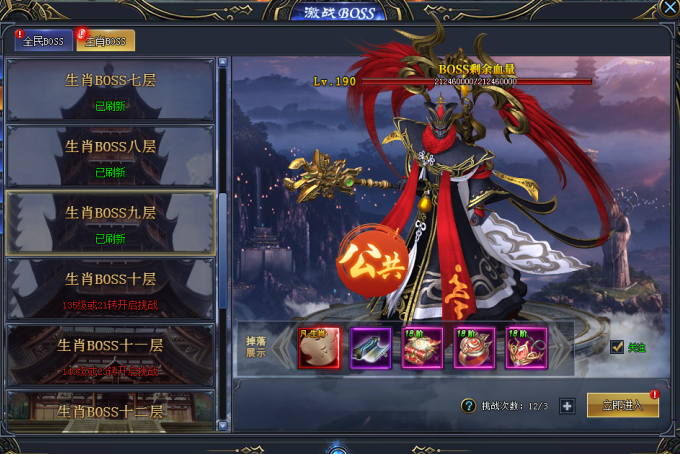Inspect the red-framed zodiac token drop
This screenshot has height=454, width=680.
[x=318, y=348]
